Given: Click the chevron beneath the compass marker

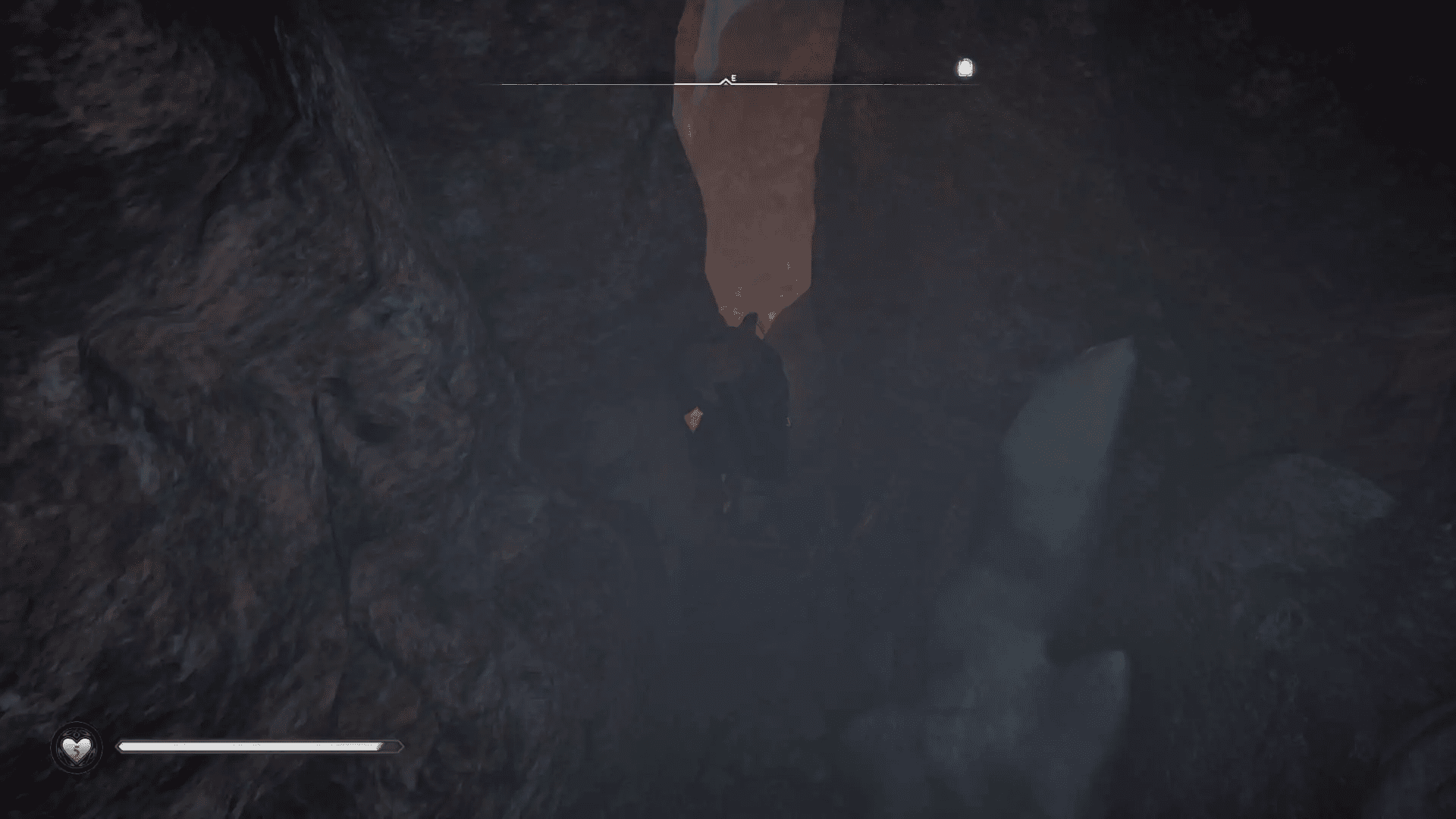Looking at the screenshot, I should click(726, 82).
